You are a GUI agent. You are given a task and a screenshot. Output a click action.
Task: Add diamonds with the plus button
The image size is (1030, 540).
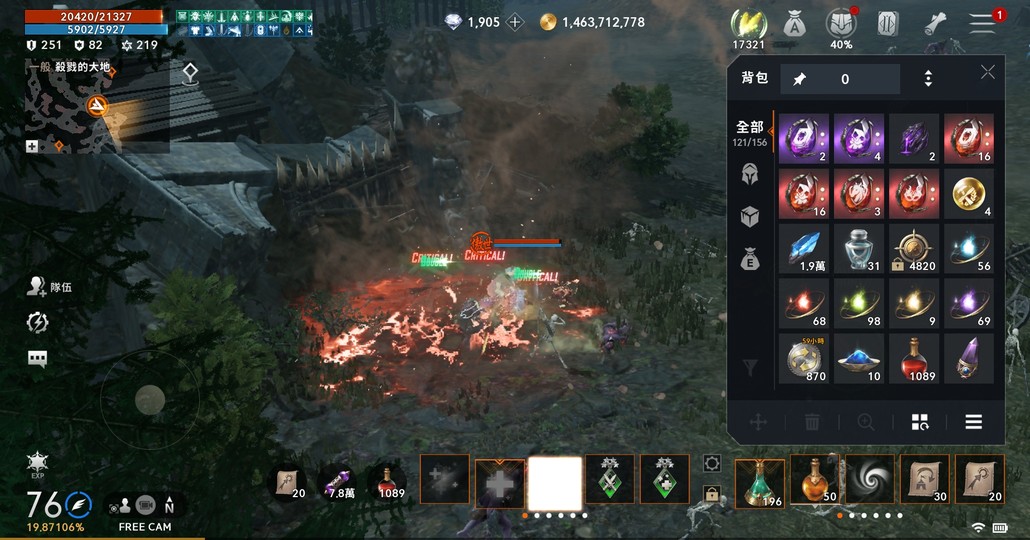tap(515, 22)
